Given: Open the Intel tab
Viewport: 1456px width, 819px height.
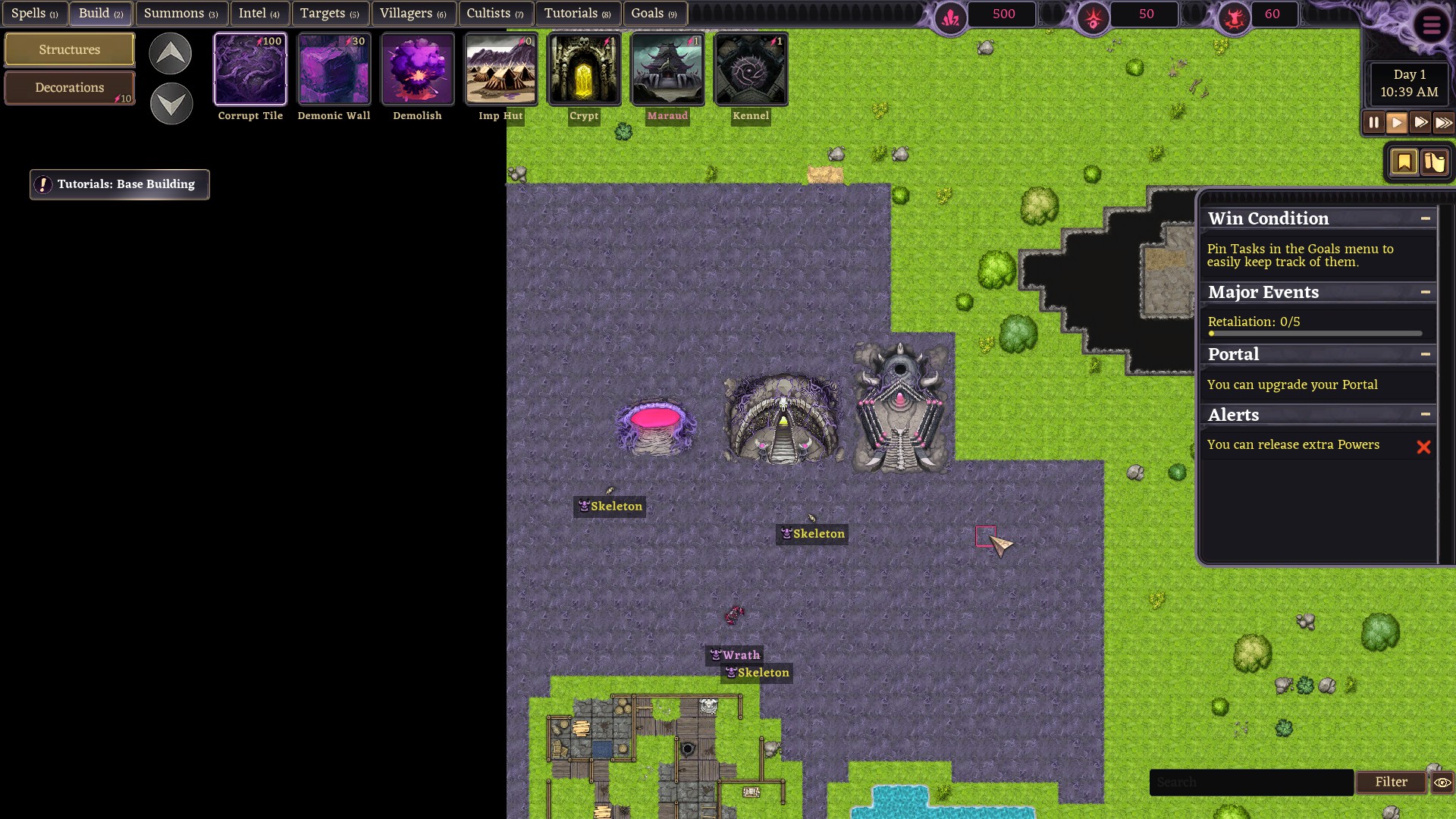Looking at the screenshot, I should coord(259,14).
